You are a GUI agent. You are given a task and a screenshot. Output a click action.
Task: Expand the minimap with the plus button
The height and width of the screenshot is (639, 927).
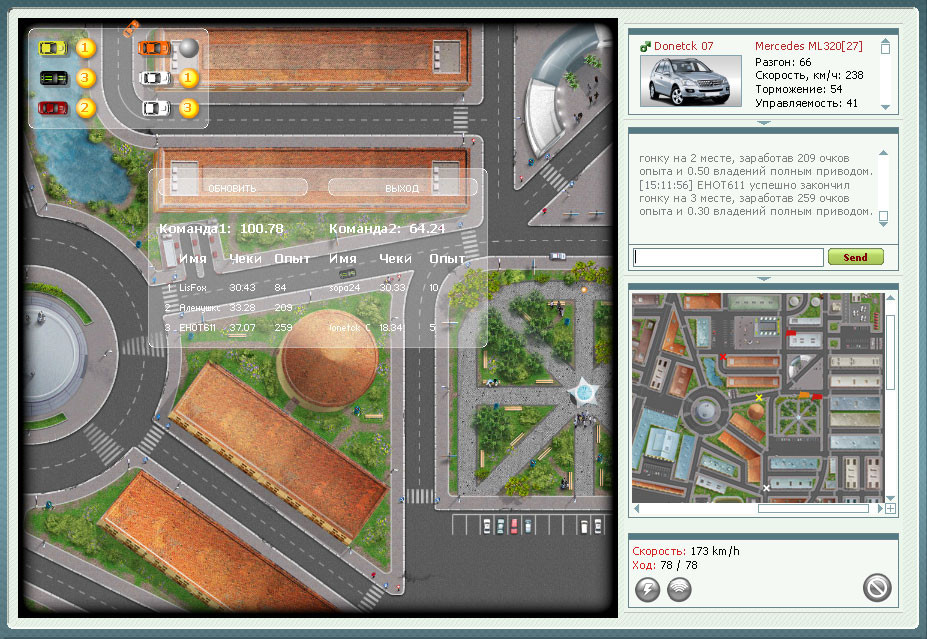pyautogui.click(x=890, y=509)
